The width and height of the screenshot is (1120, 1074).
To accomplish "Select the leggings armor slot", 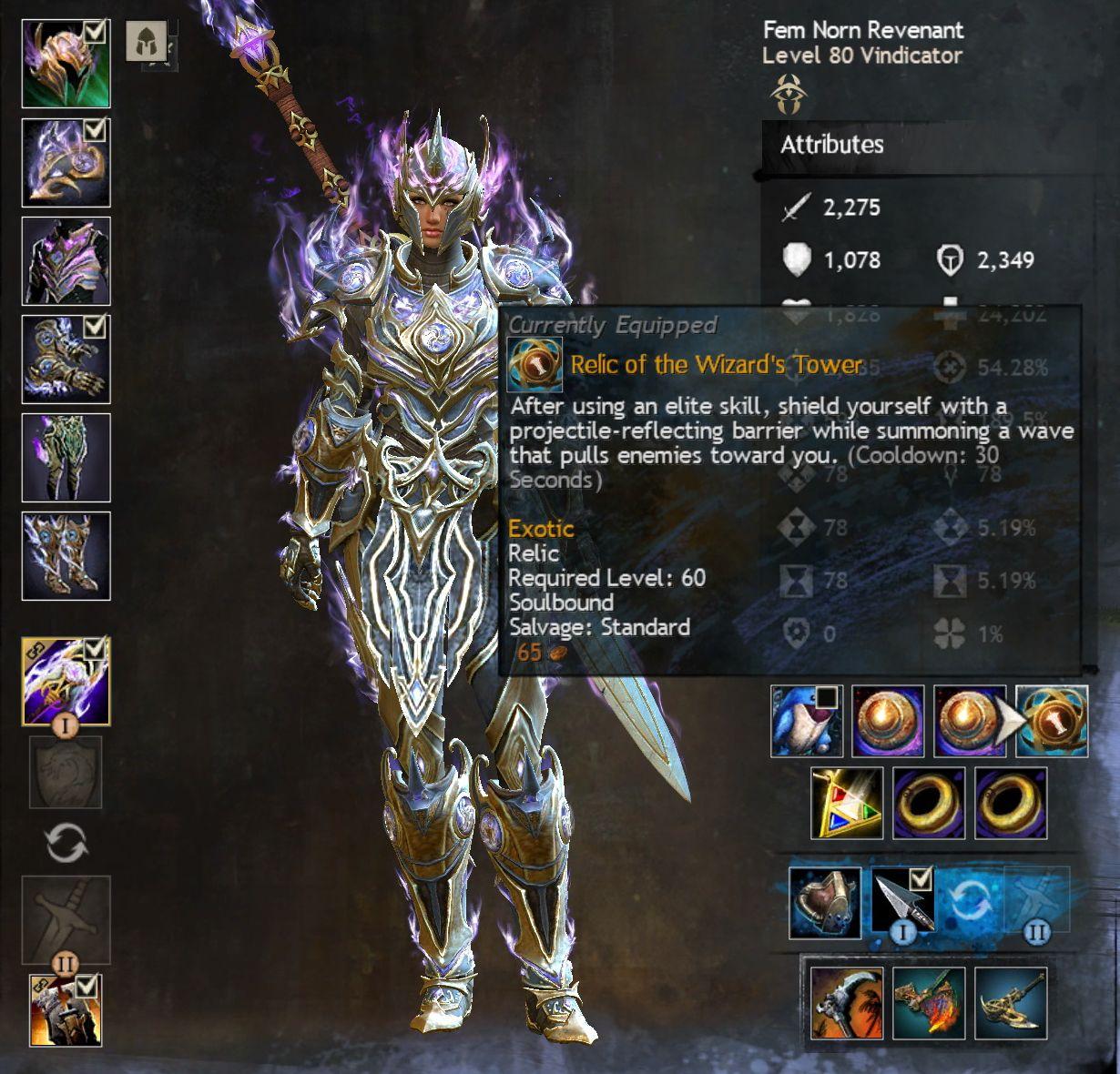I will tap(66, 458).
